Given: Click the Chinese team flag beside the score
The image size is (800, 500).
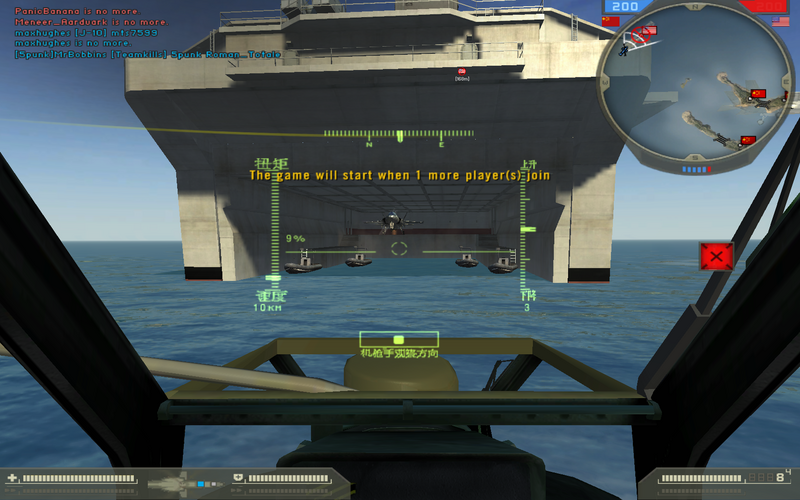Looking at the screenshot, I should (x=611, y=20).
